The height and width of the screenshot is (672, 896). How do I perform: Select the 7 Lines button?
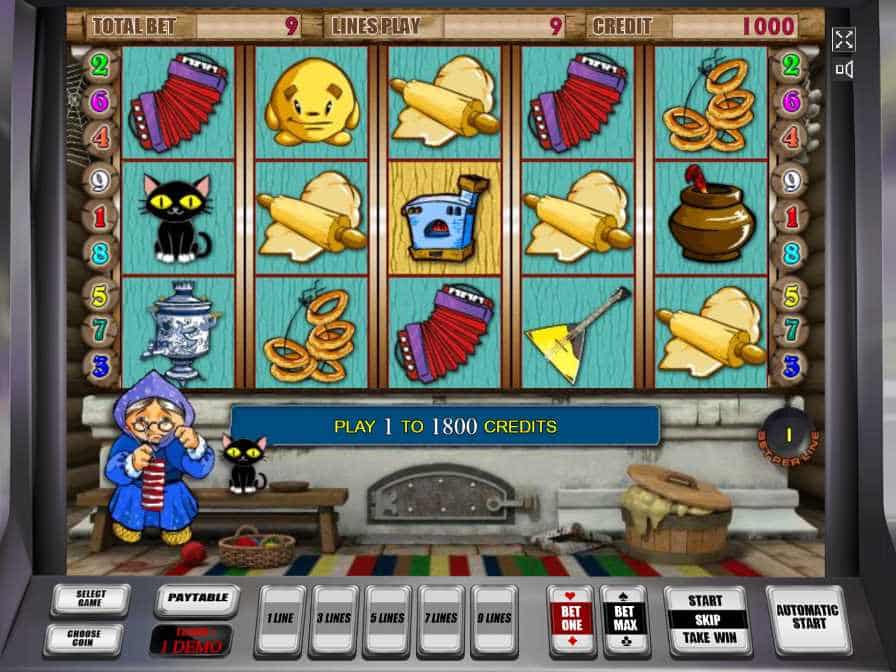click(441, 620)
